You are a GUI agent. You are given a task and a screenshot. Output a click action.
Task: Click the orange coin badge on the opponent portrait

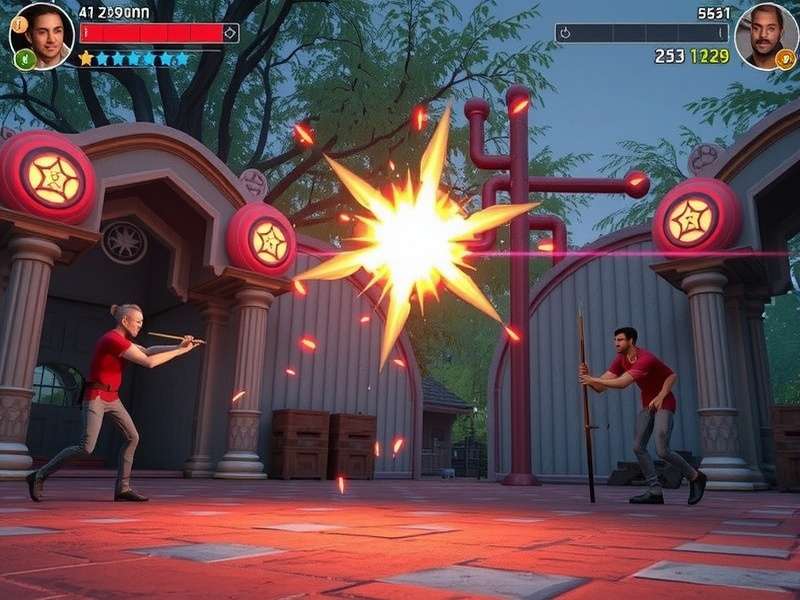point(785,58)
